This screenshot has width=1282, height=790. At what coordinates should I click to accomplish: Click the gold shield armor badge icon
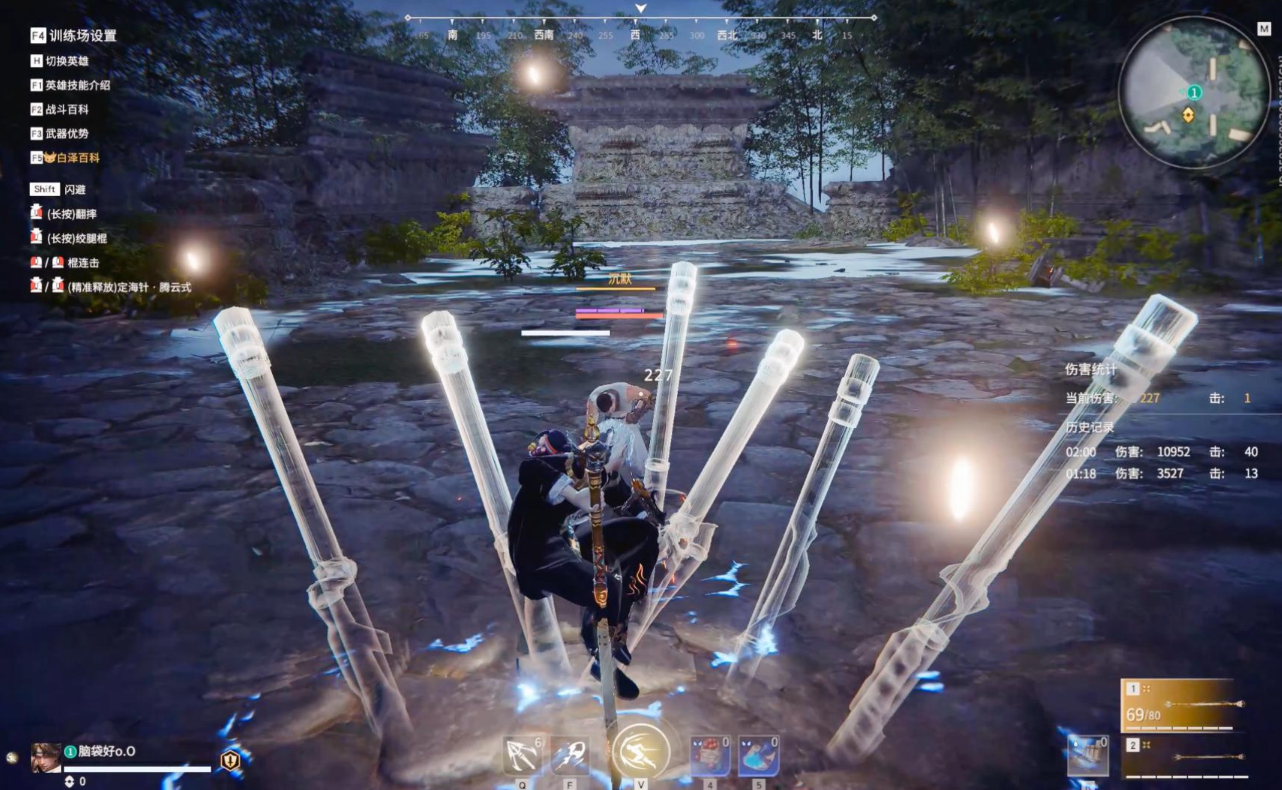(x=230, y=760)
